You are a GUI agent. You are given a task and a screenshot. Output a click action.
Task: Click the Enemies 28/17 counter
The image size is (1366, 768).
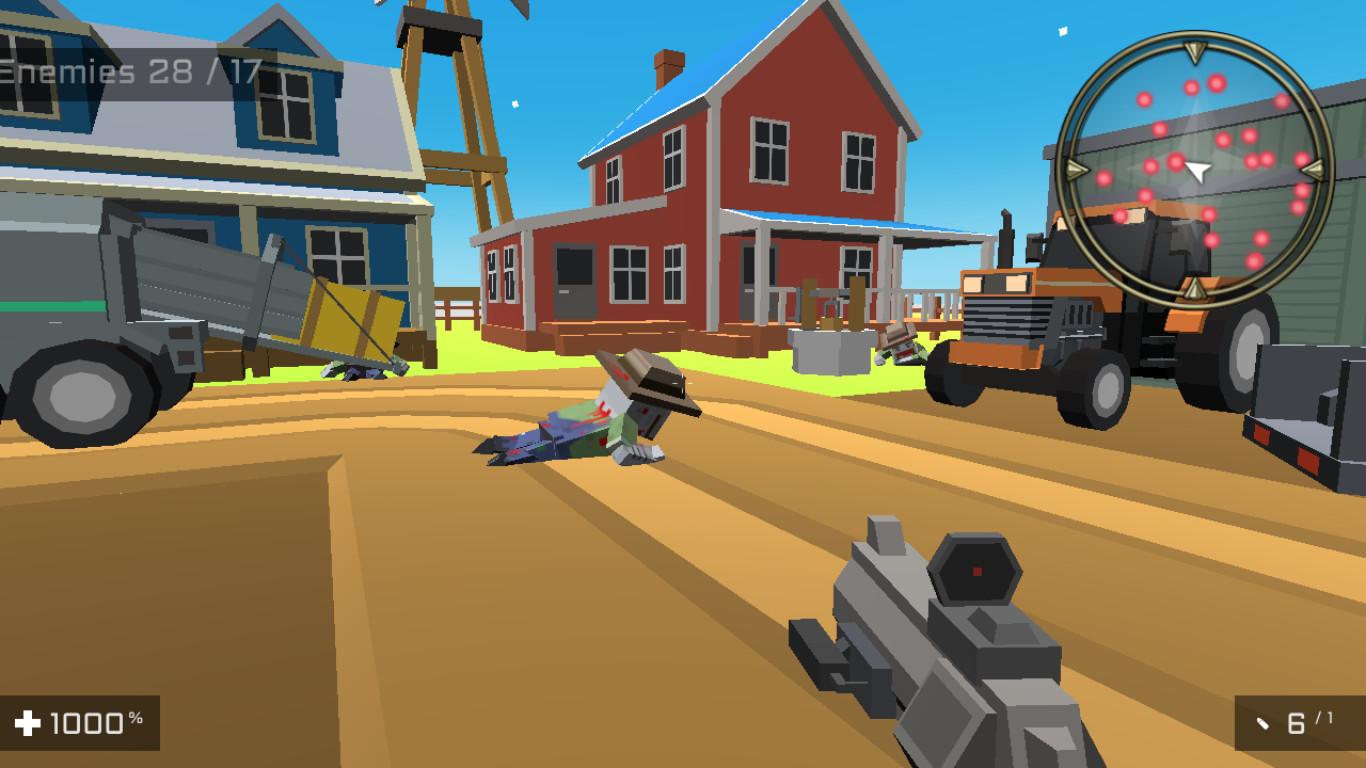(130, 70)
